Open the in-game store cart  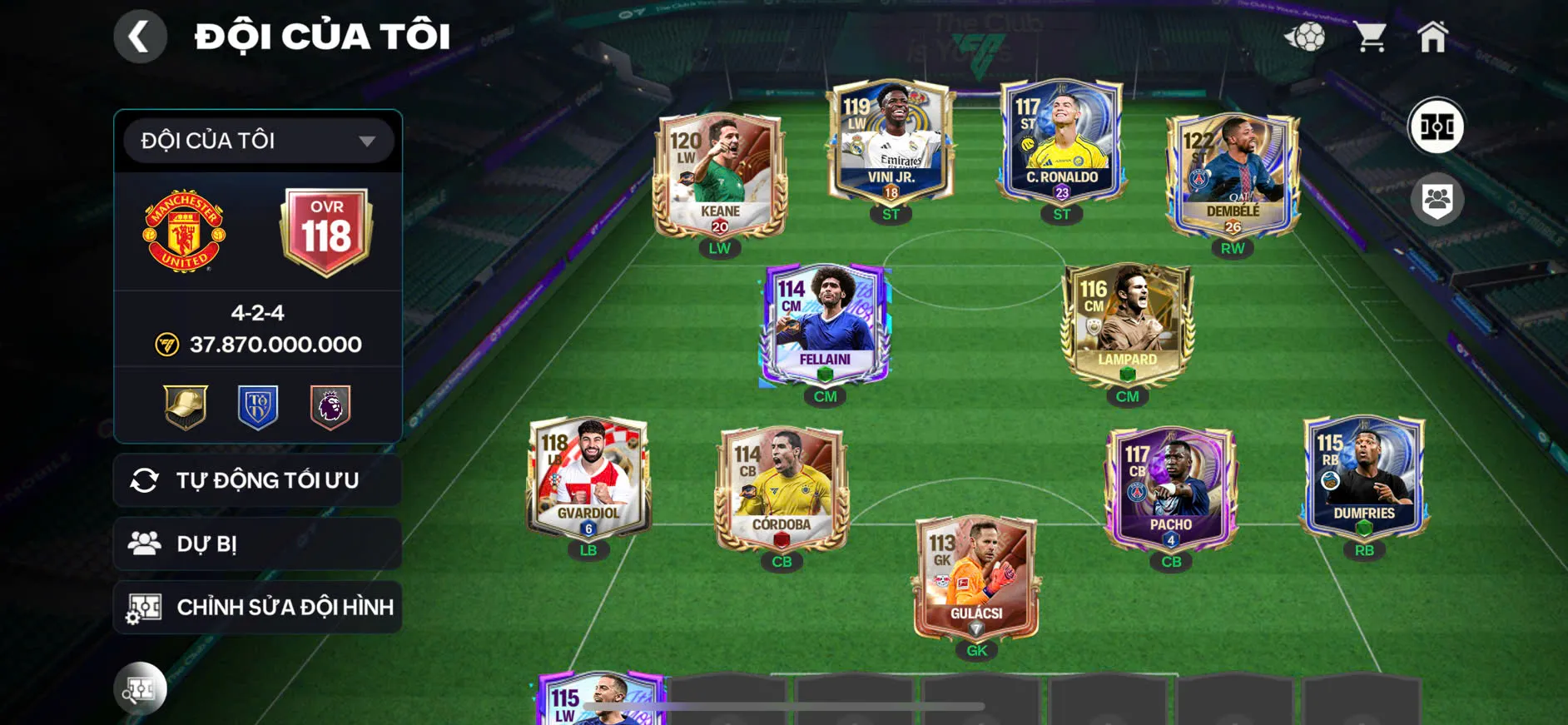[1371, 35]
